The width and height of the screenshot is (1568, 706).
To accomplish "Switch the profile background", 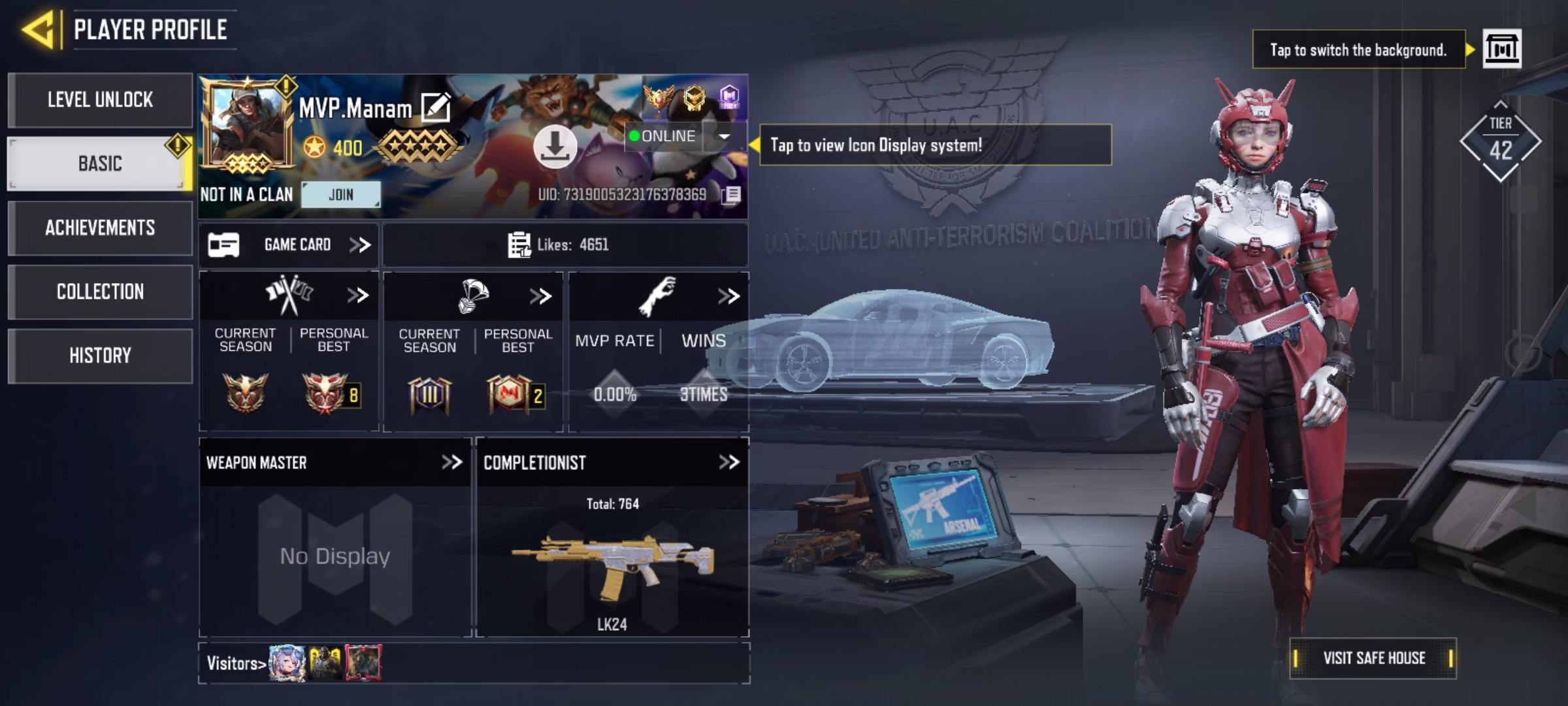I will [x=1501, y=49].
